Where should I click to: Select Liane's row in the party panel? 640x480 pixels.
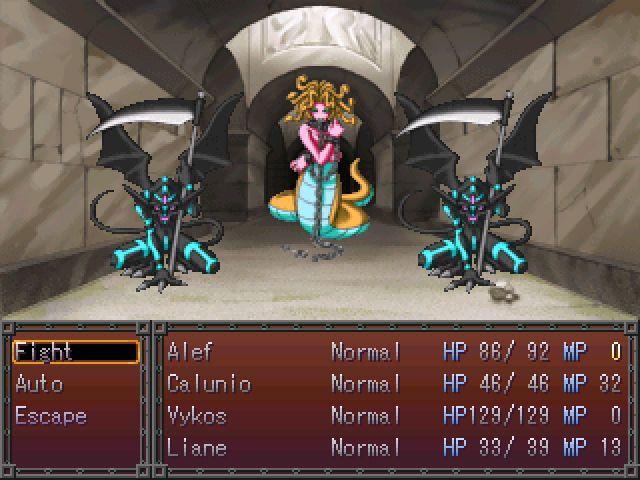pos(395,448)
